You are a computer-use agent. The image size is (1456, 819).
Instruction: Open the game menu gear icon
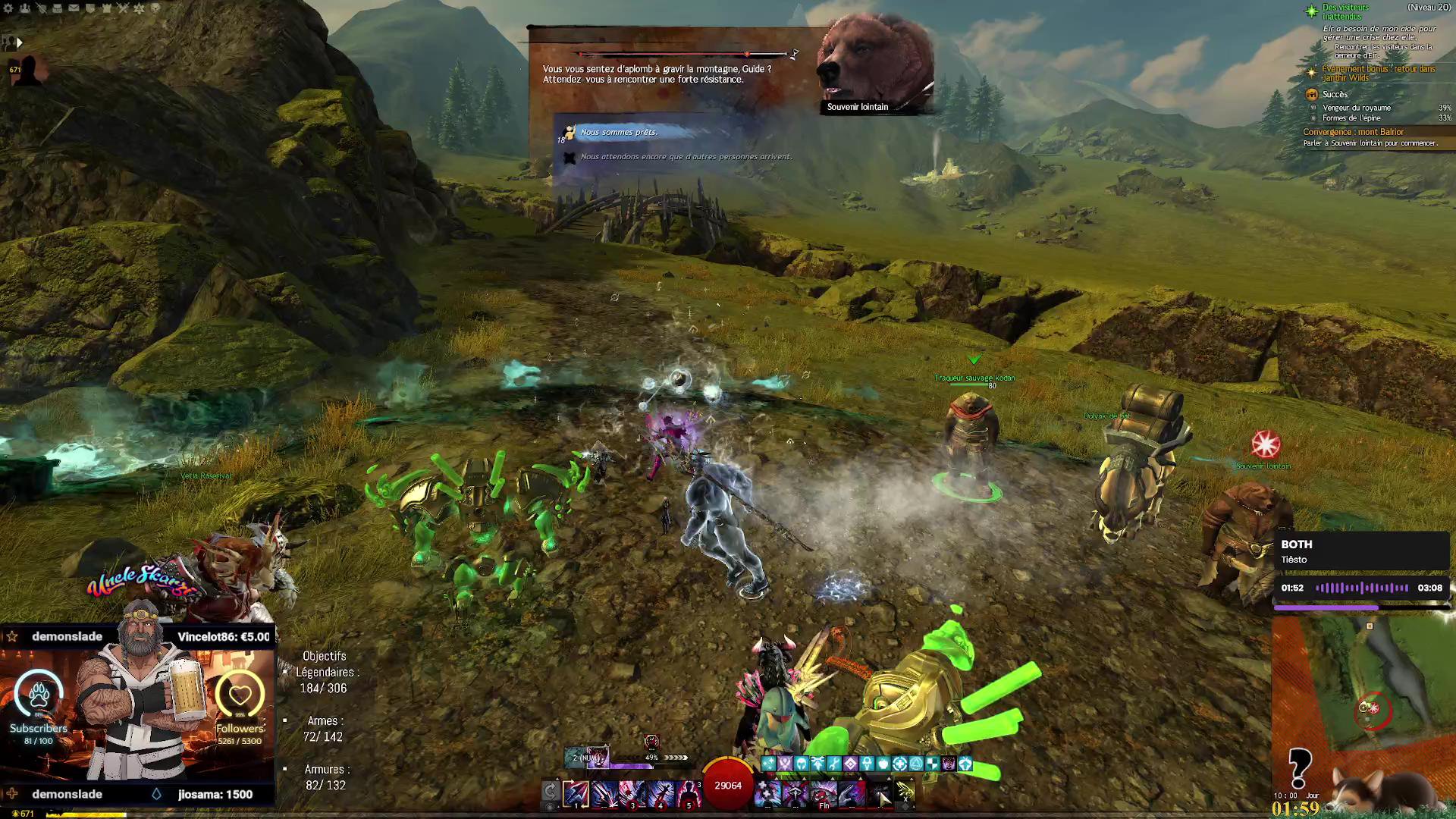tap(8, 8)
